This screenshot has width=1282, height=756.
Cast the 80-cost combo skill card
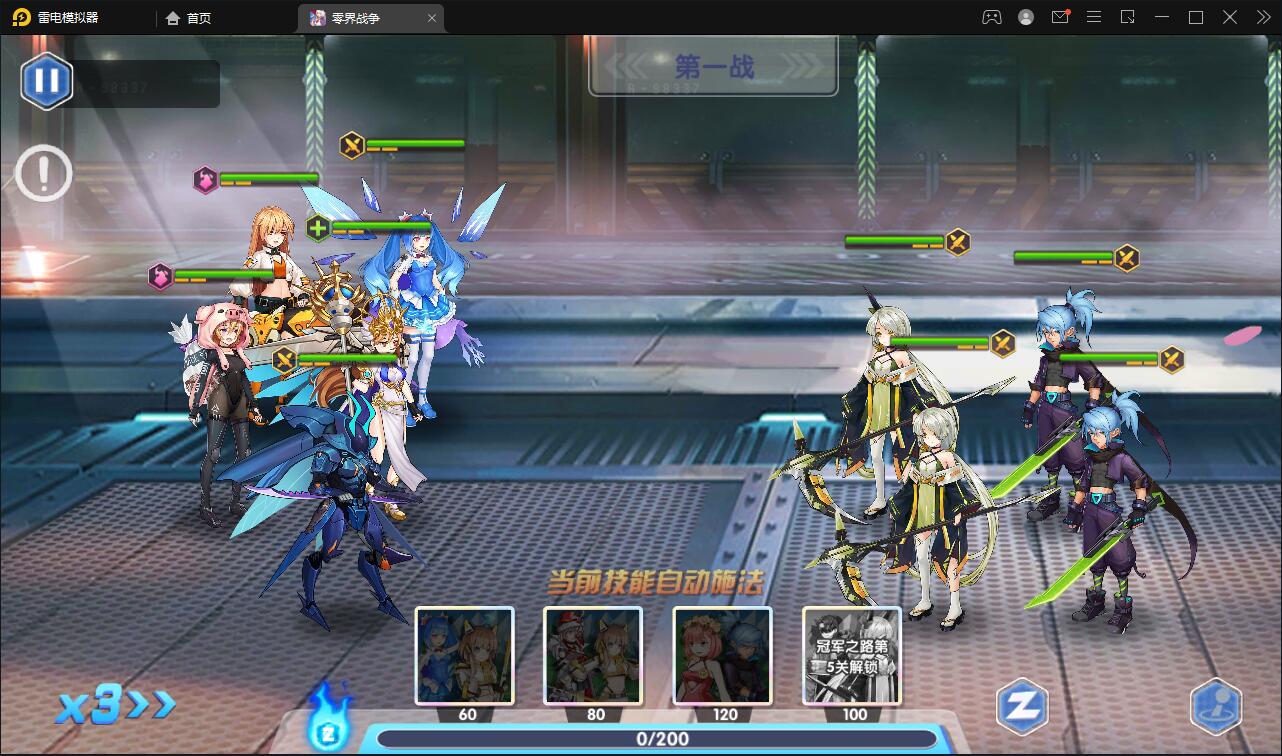pos(593,655)
